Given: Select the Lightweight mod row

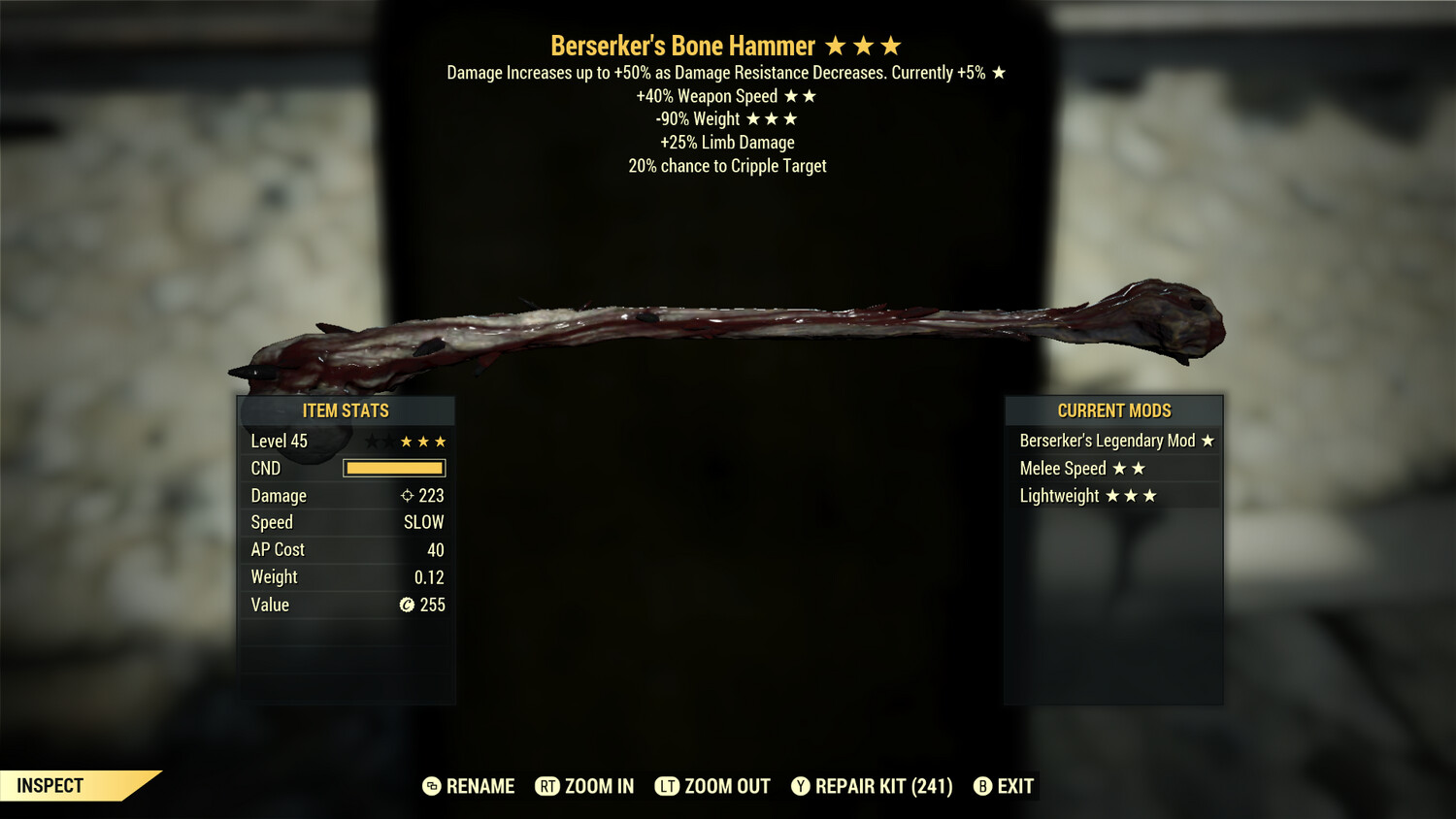Looking at the screenshot, I should pyautogui.click(x=1114, y=496).
